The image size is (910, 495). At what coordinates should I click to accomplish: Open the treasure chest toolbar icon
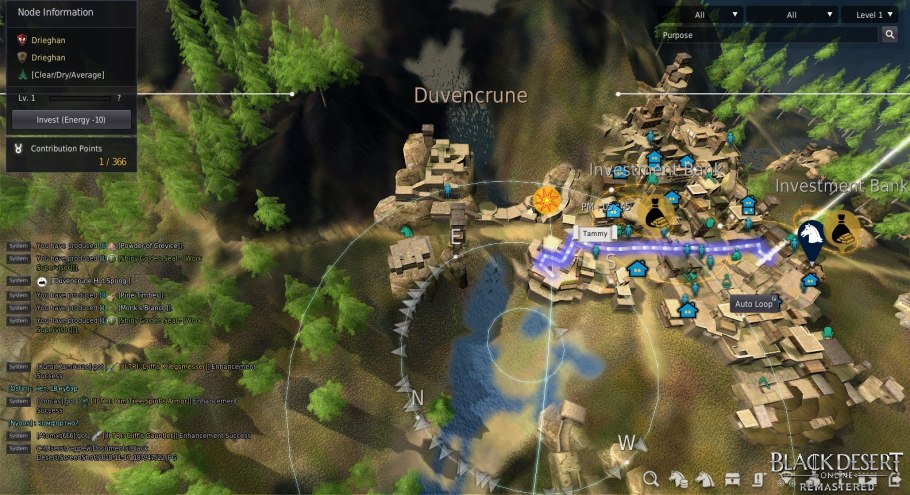tap(733, 479)
